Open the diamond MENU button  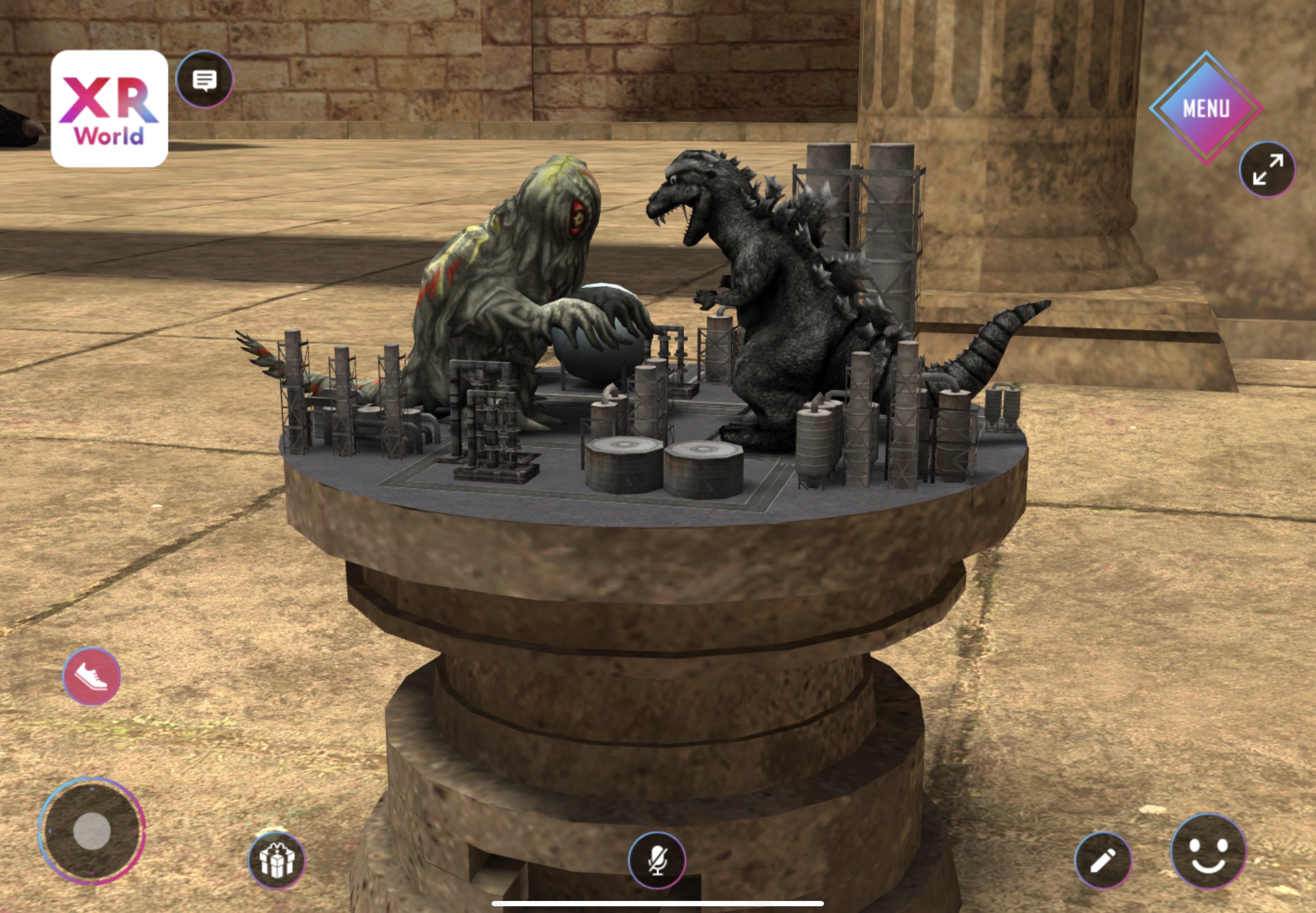coord(1206,107)
